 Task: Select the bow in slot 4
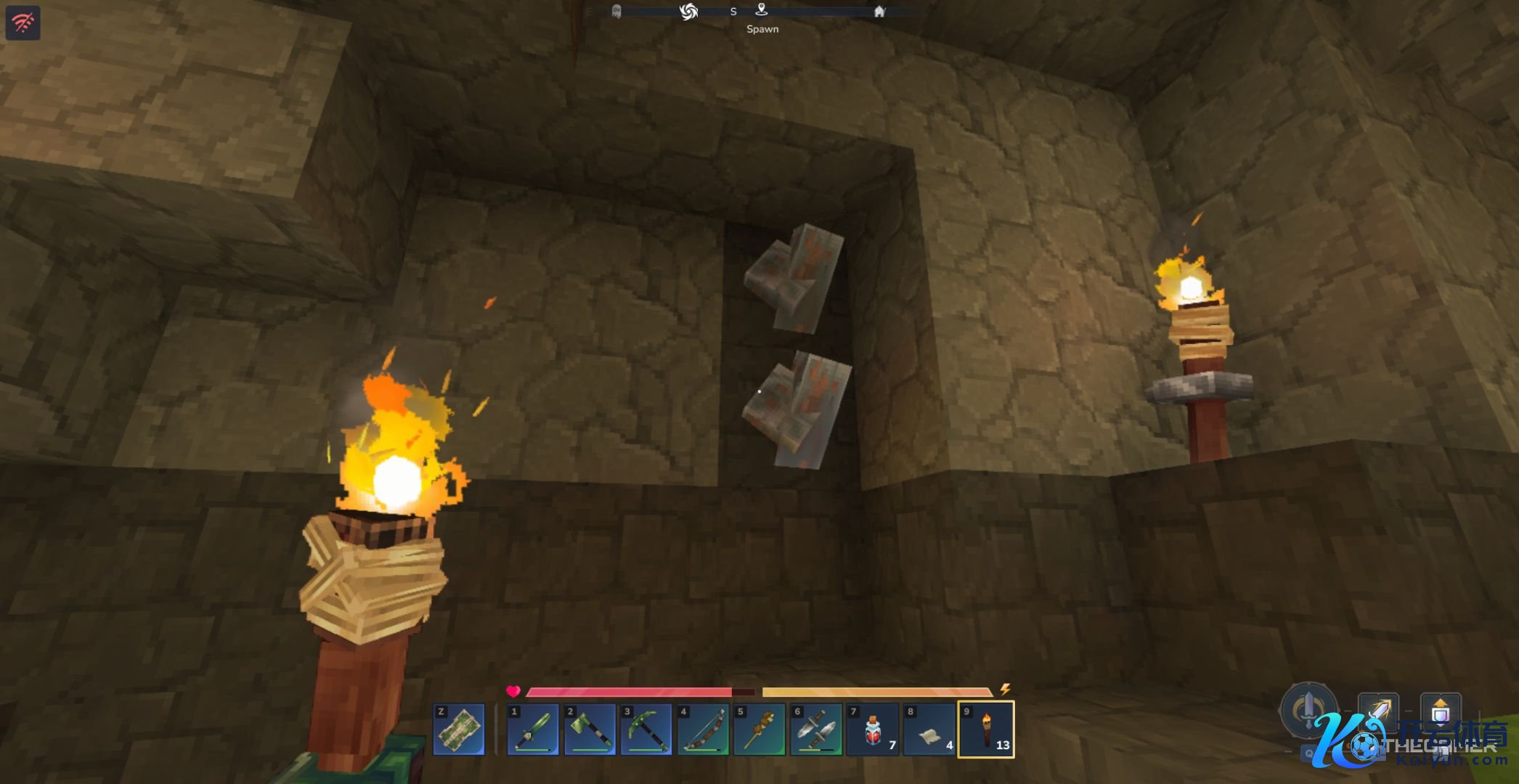point(703,729)
